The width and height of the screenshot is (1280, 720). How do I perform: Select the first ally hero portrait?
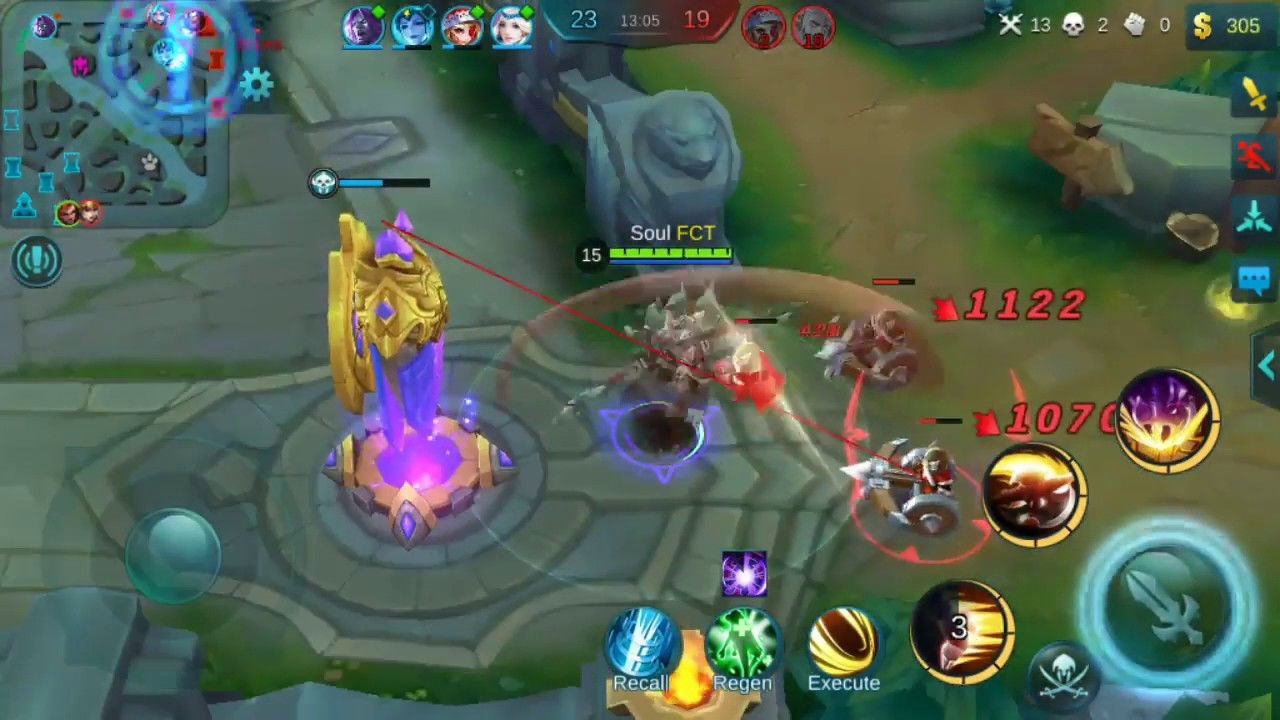point(364,27)
